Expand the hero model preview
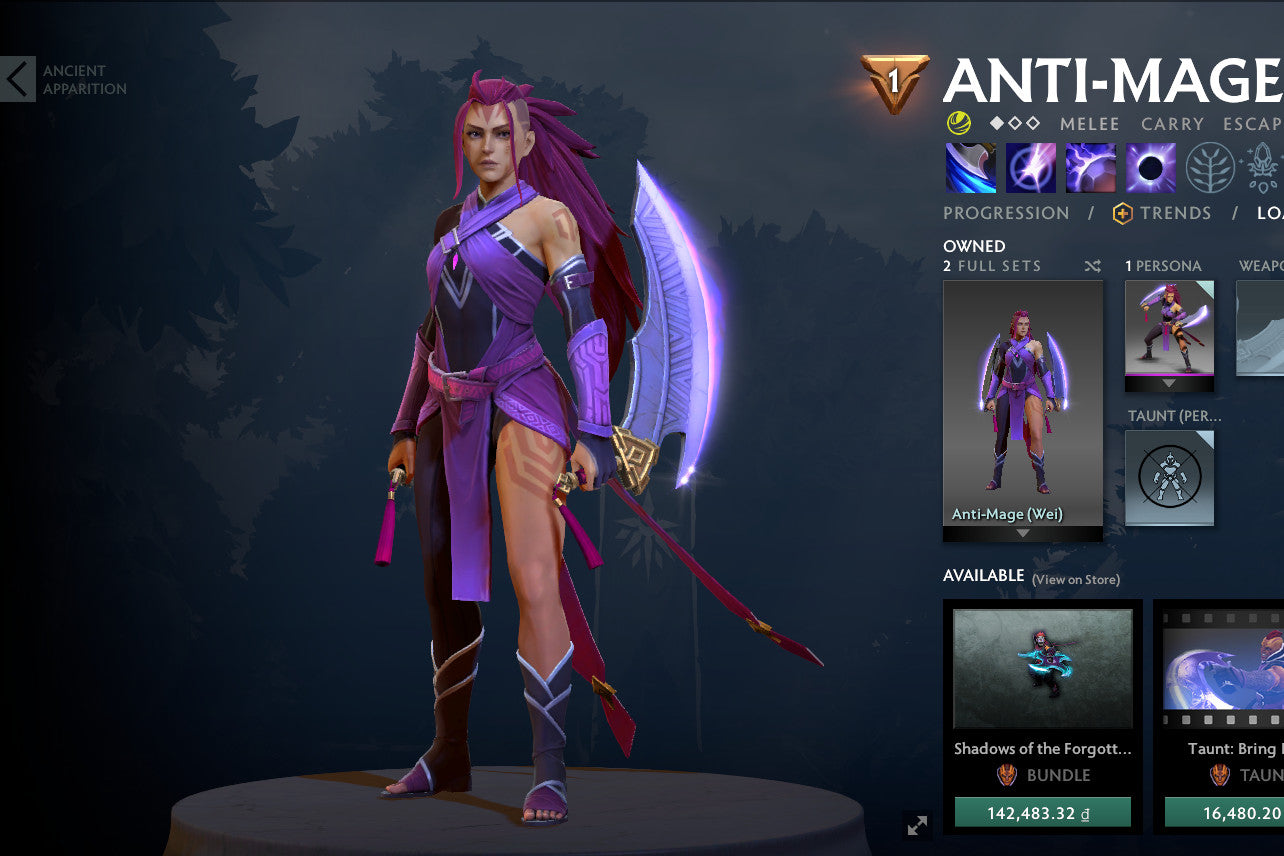The height and width of the screenshot is (856, 1284). tap(916, 827)
